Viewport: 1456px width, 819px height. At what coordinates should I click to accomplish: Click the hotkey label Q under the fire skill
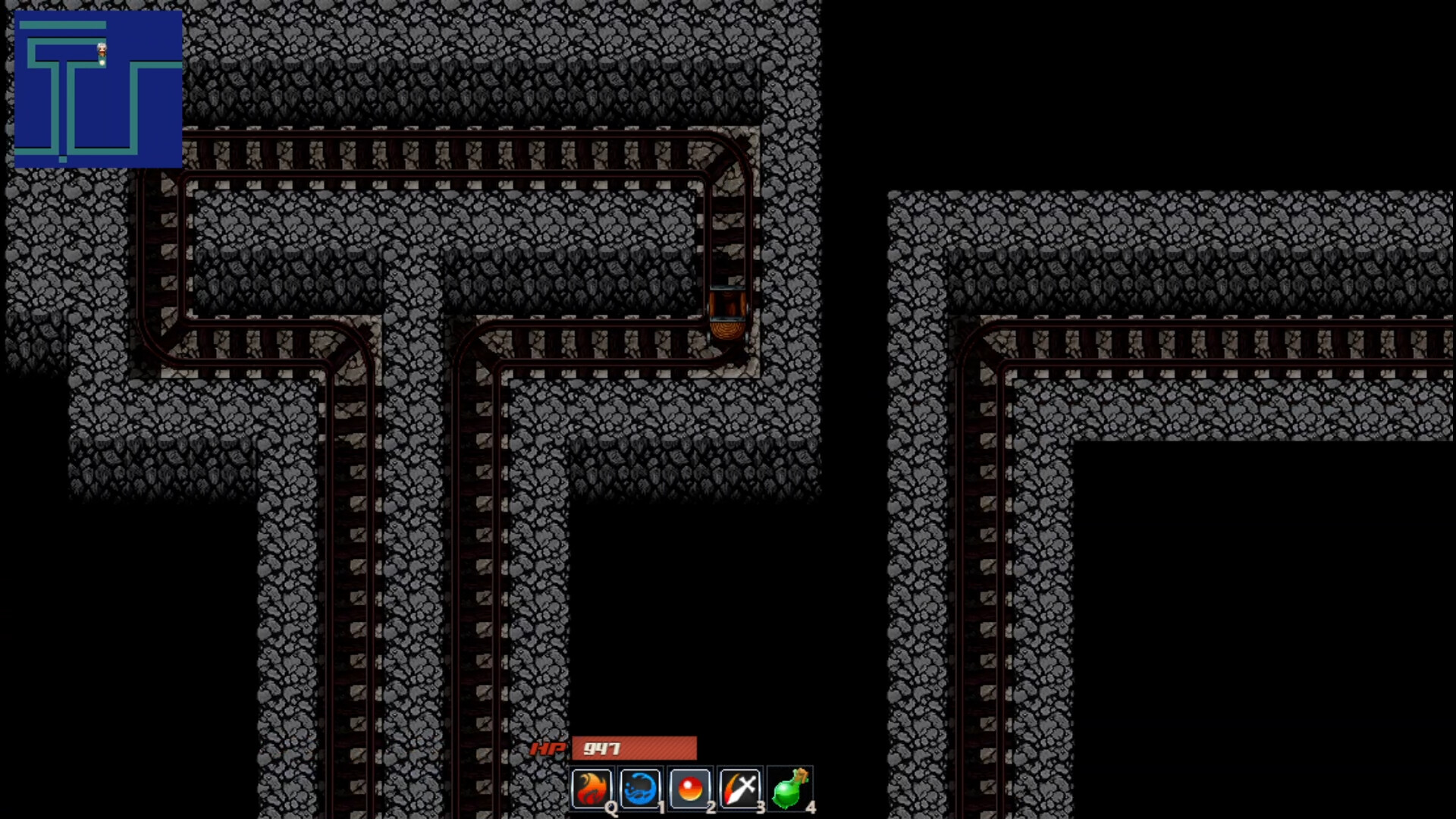[x=611, y=808]
